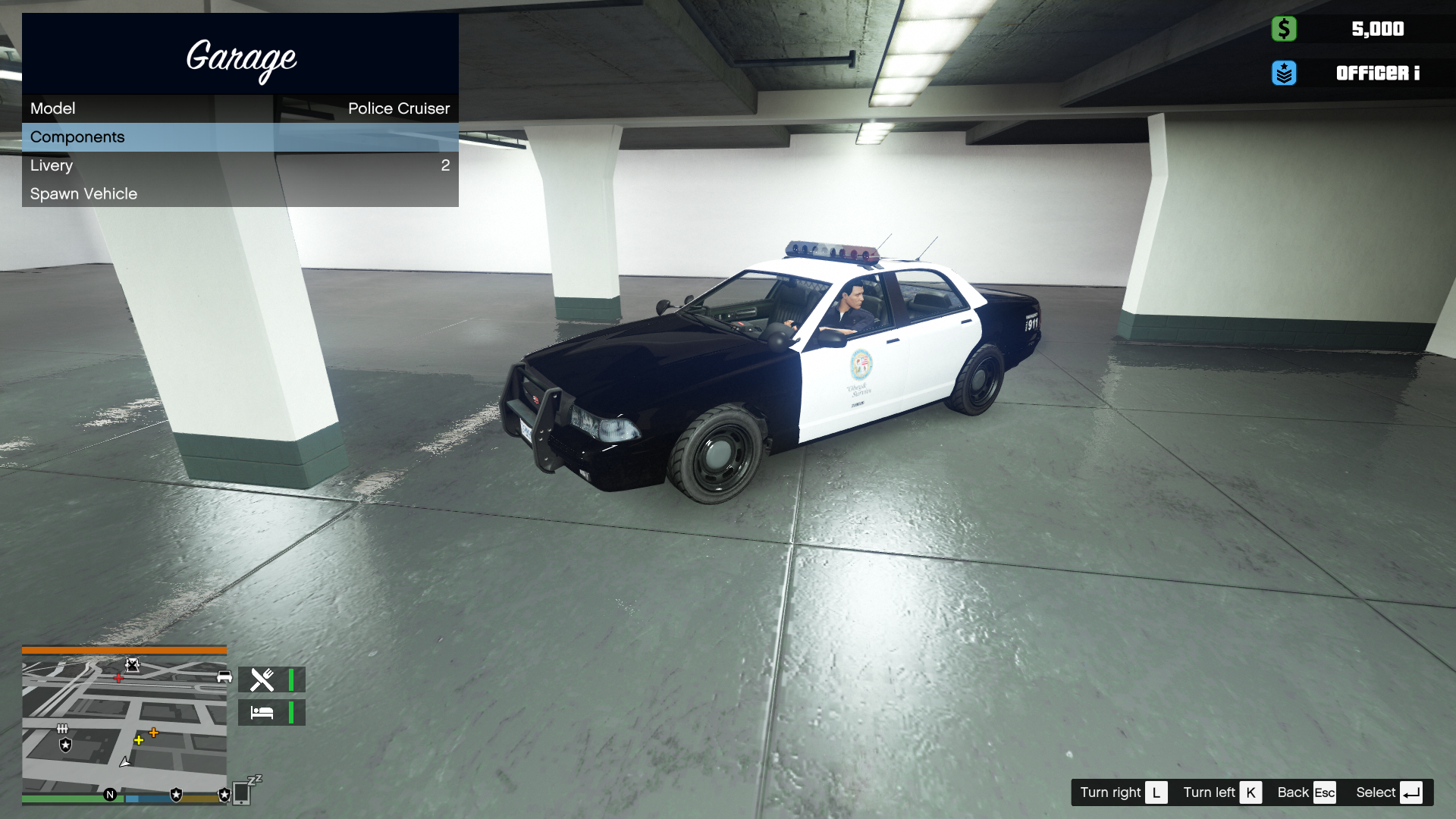Viewport: 1456px width, 819px height.
Task: Click the green dollar cash icon
Action: 1283,29
